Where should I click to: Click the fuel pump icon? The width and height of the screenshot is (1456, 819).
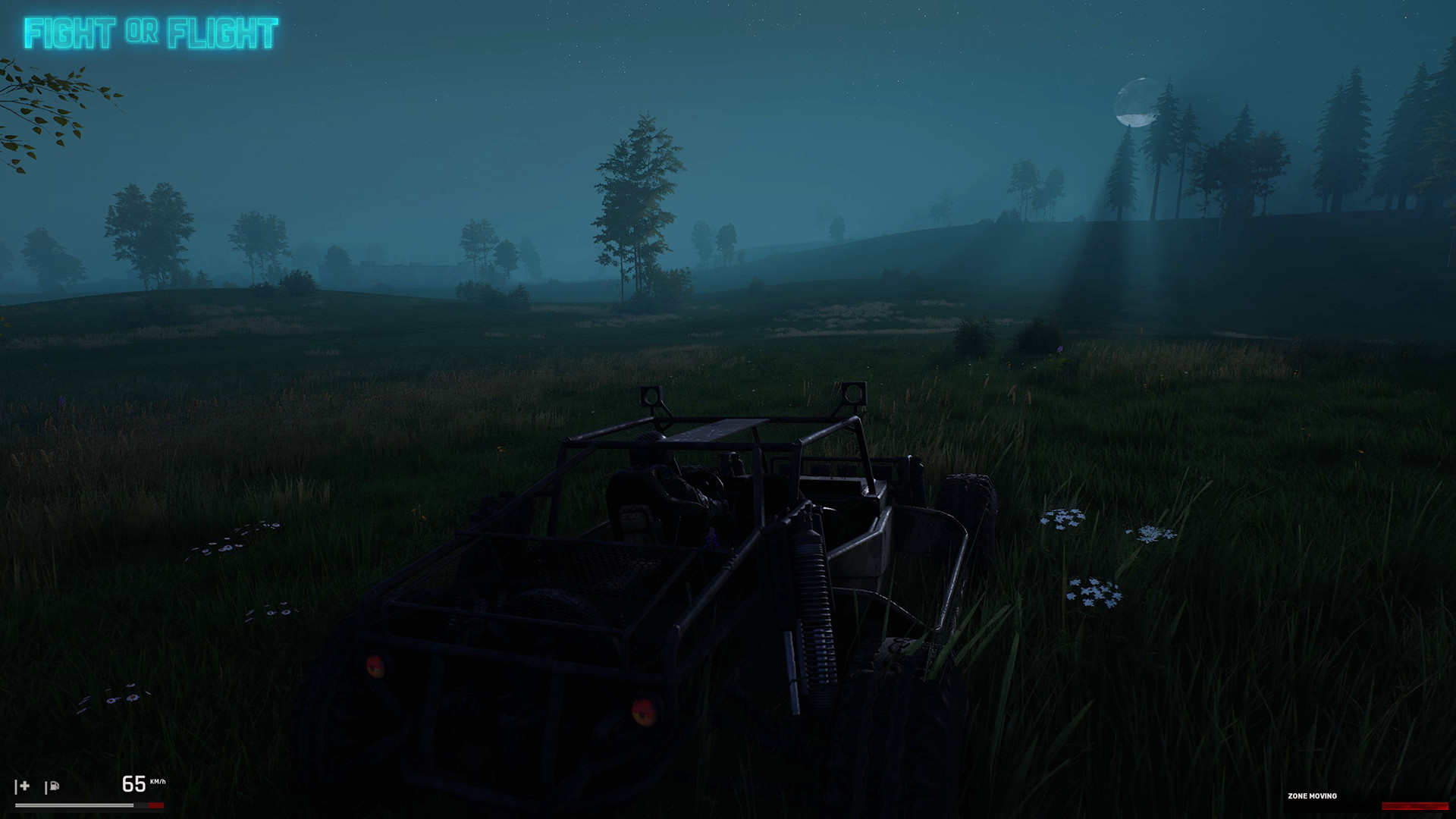point(52,786)
